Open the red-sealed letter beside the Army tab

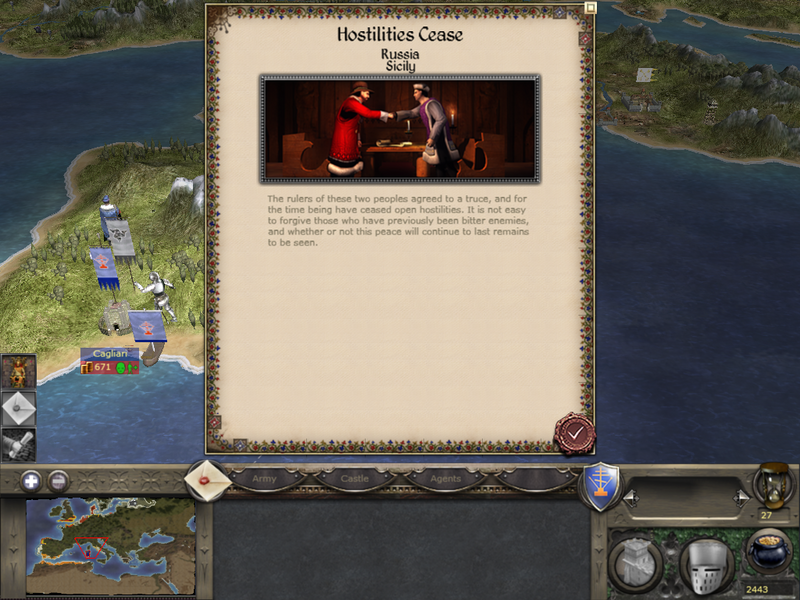pyautogui.click(x=207, y=478)
